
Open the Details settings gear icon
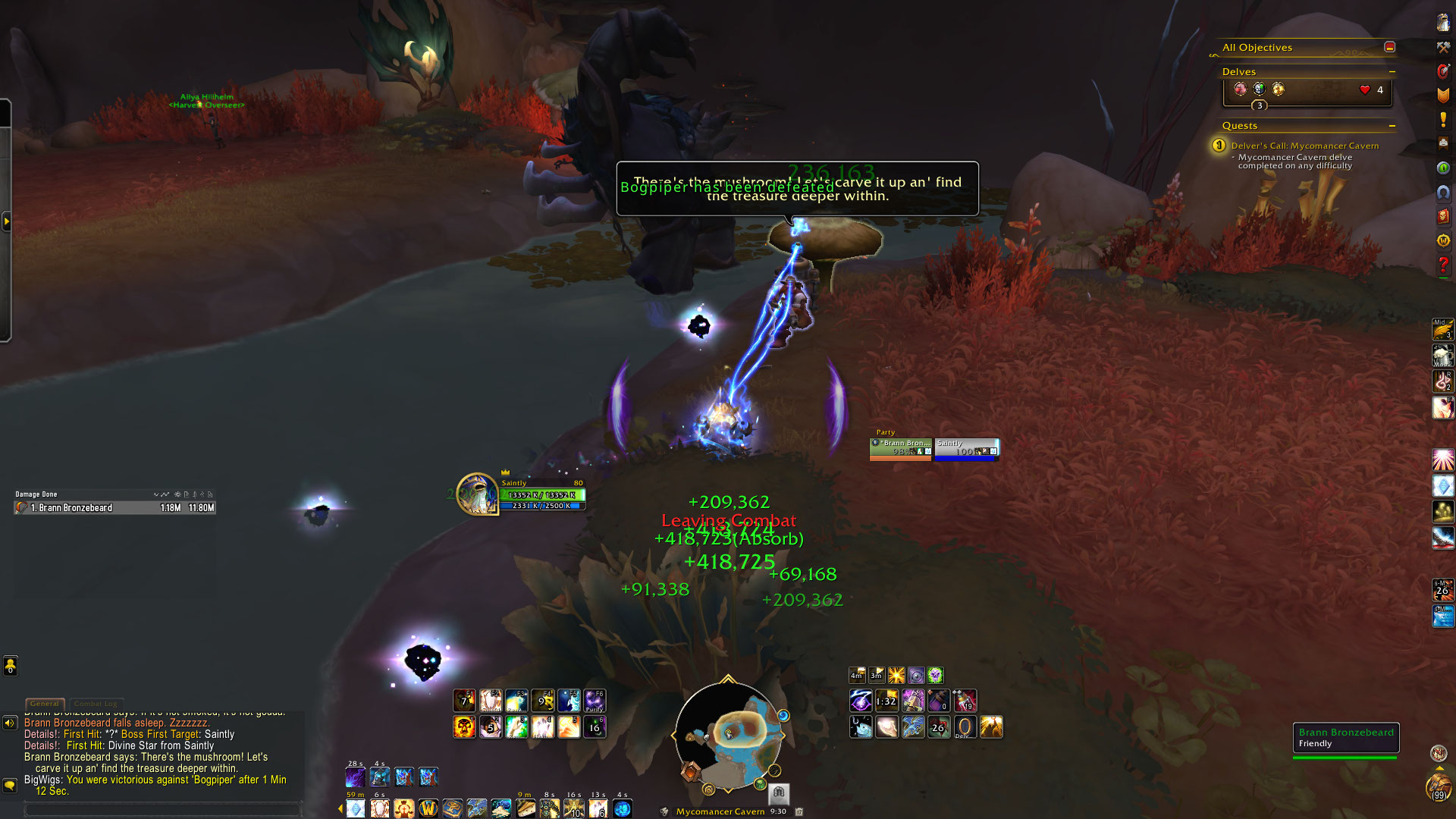pyautogui.click(x=177, y=494)
